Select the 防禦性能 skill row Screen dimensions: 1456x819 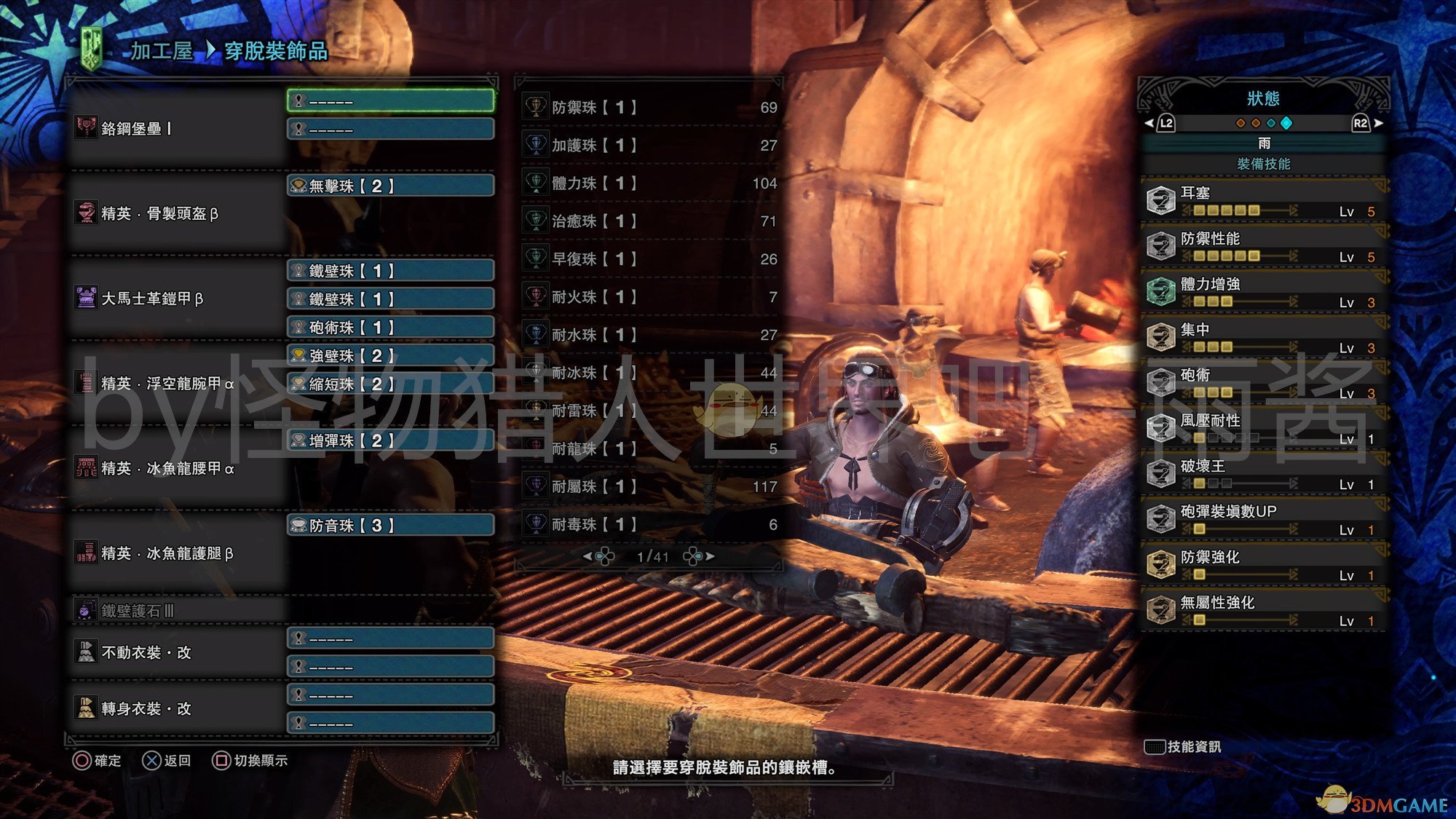tap(1264, 247)
